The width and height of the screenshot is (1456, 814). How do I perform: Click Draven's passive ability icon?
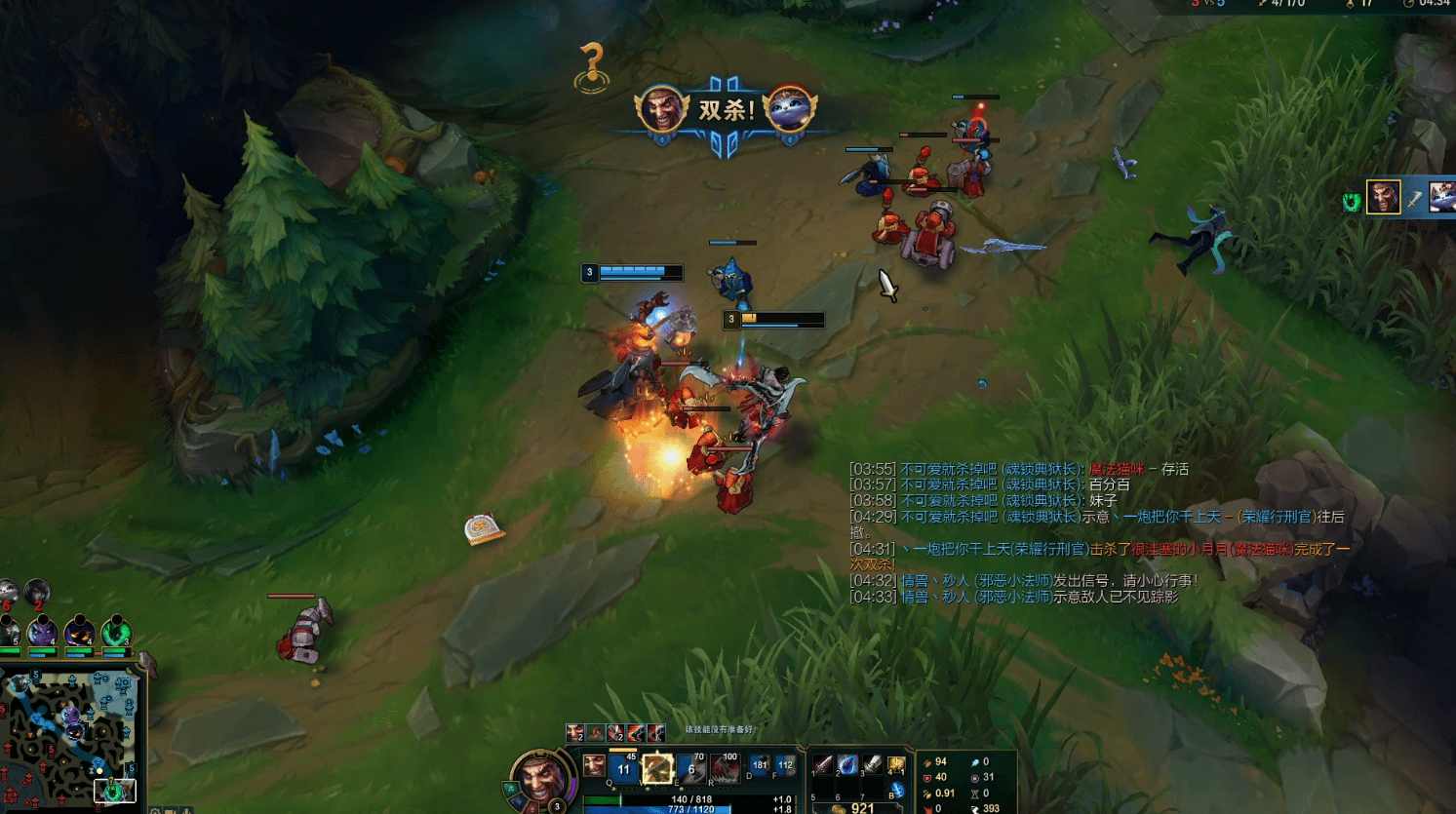click(593, 766)
